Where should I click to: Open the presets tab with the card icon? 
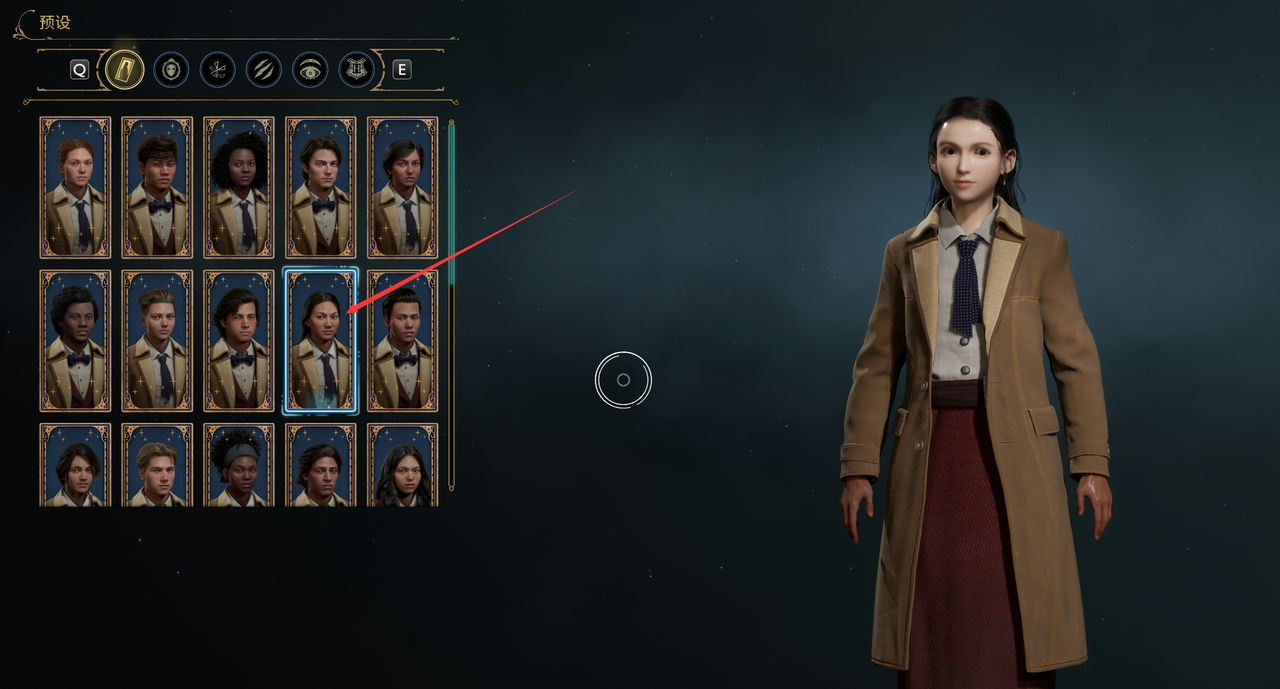pos(125,69)
